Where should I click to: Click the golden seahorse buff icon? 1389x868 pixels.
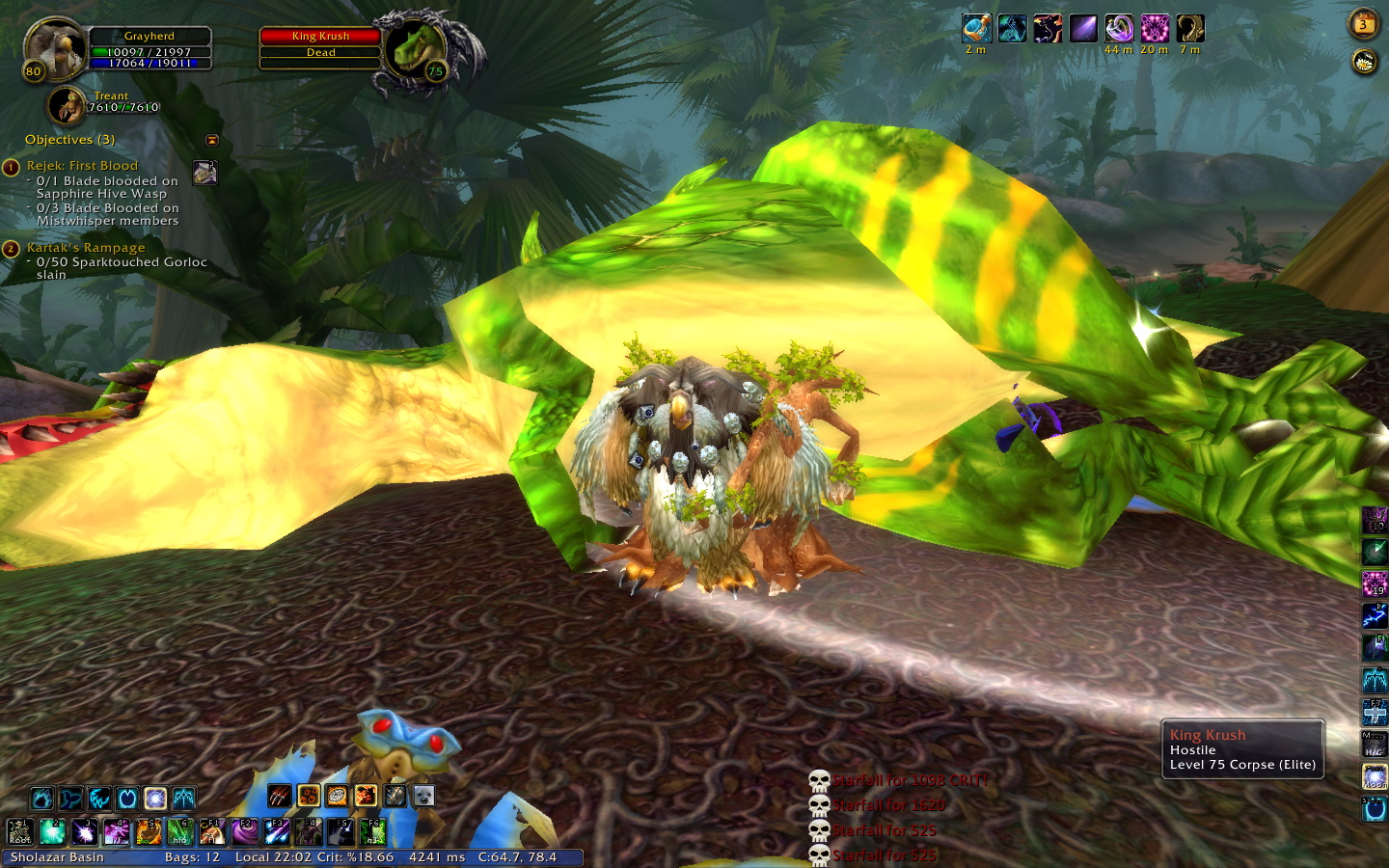pos(1190,29)
